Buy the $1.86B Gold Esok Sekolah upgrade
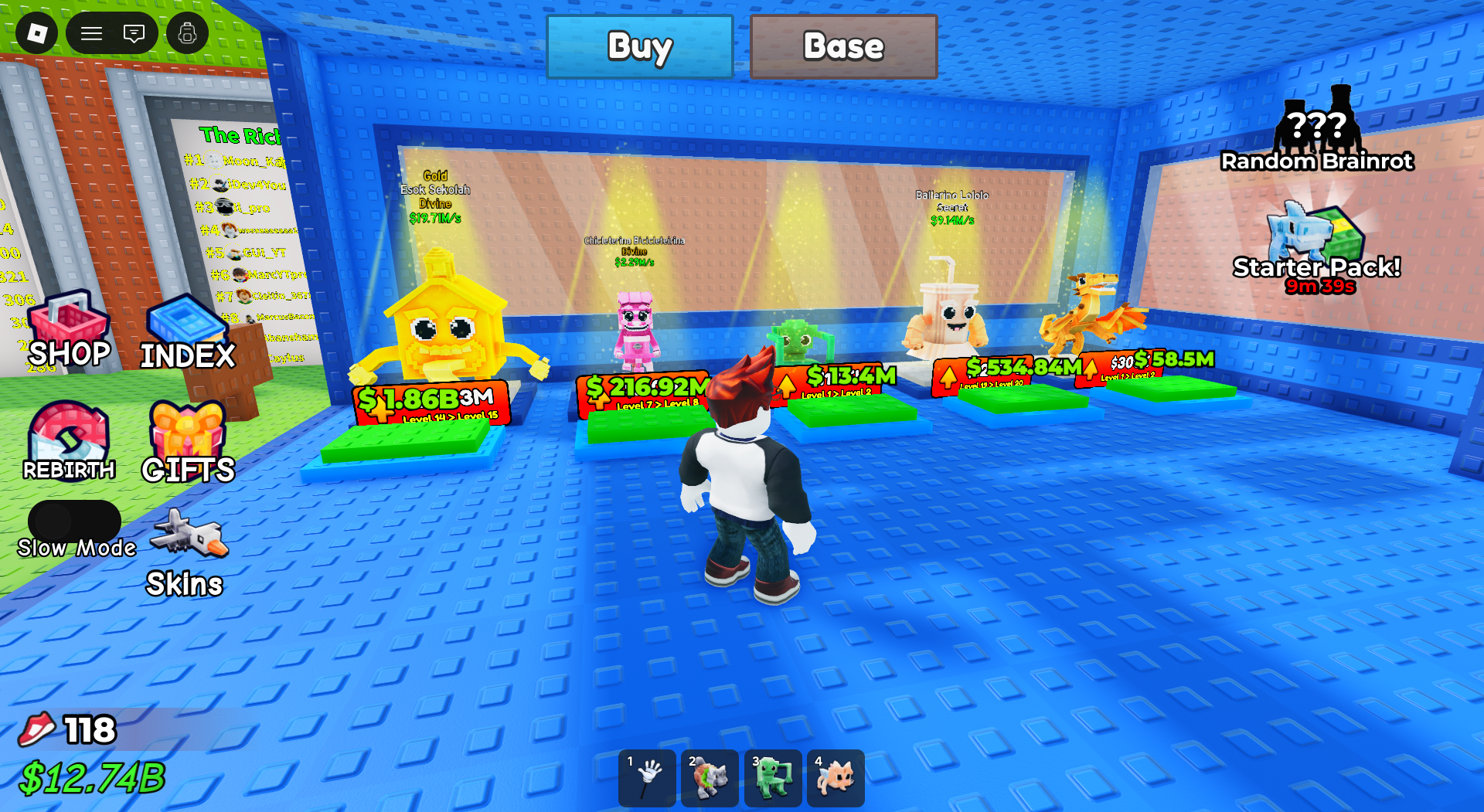 (427, 403)
